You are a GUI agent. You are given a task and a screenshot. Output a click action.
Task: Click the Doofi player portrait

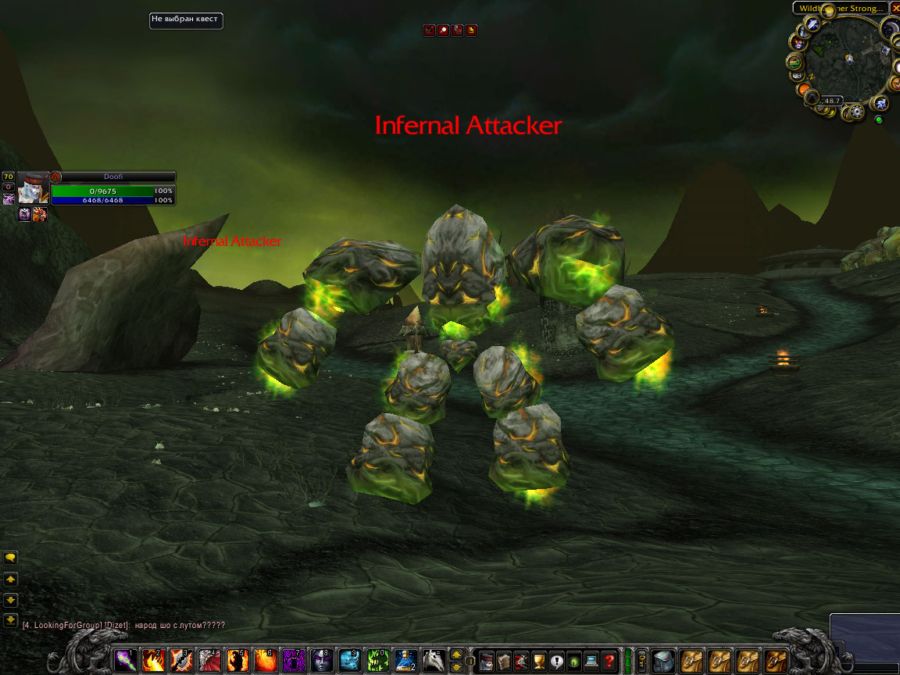pos(32,188)
